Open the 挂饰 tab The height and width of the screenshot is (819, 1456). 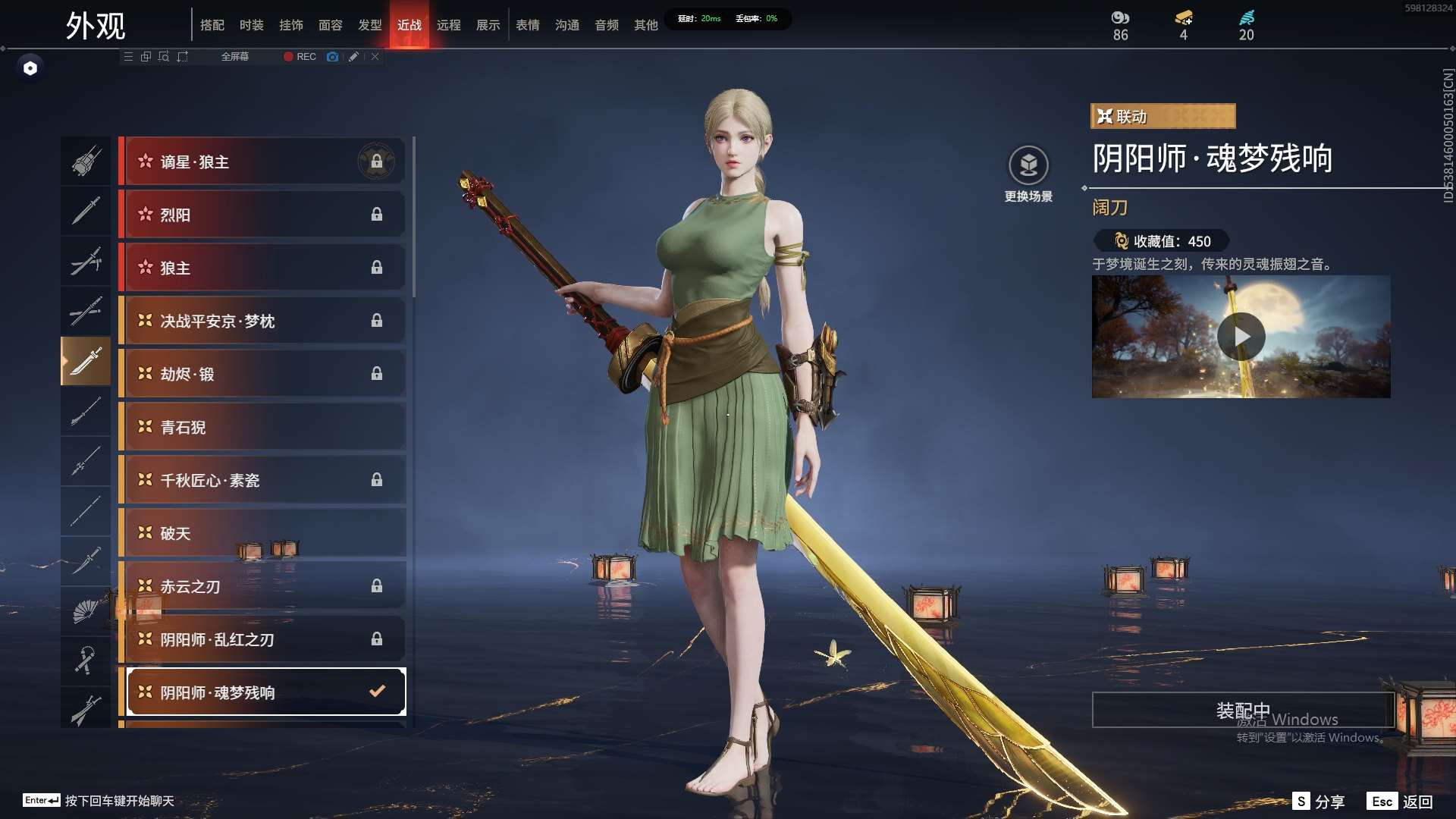point(290,25)
